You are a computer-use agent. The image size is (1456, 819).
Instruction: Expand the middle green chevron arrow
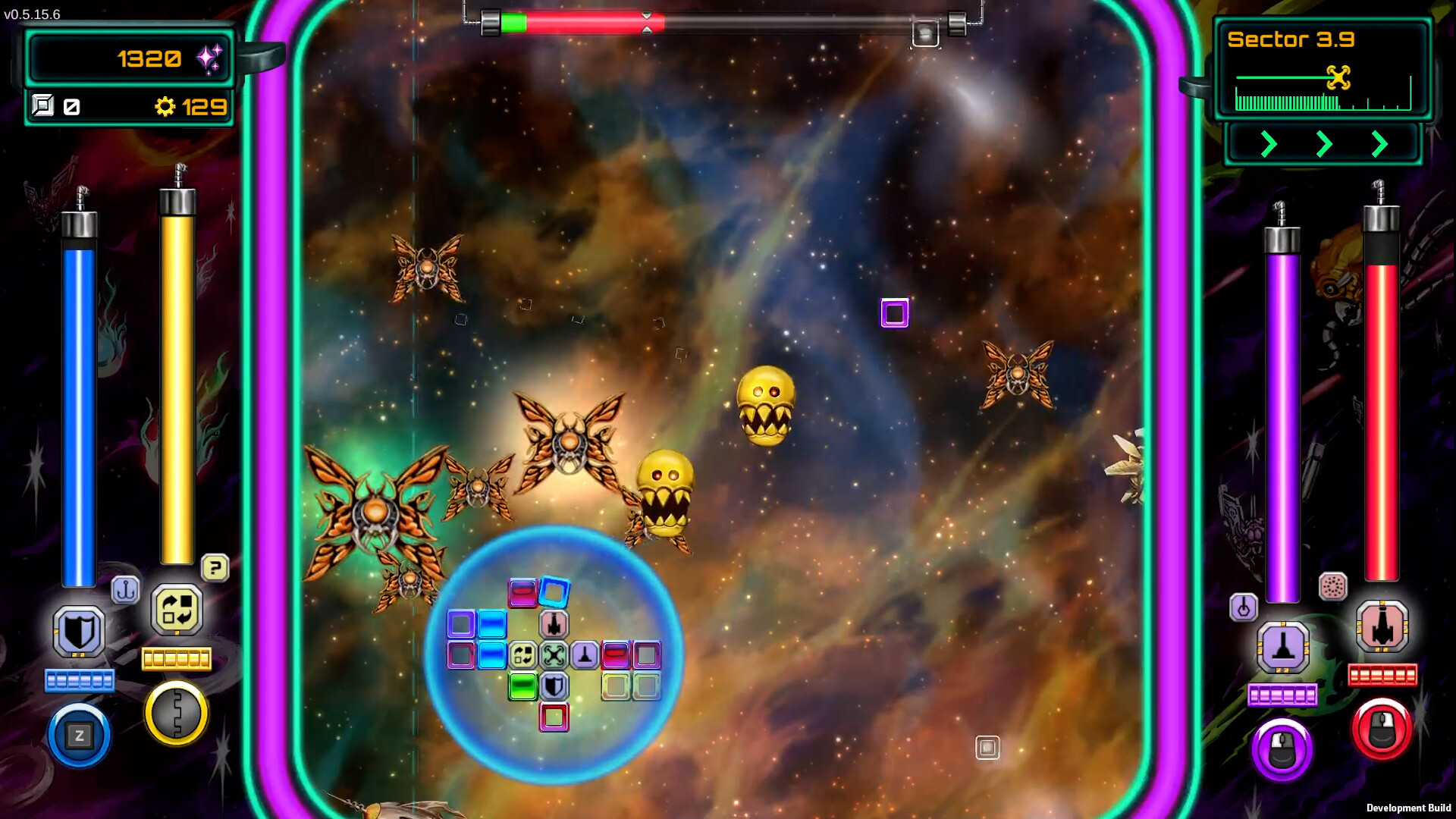pyautogui.click(x=1323, y=144)
